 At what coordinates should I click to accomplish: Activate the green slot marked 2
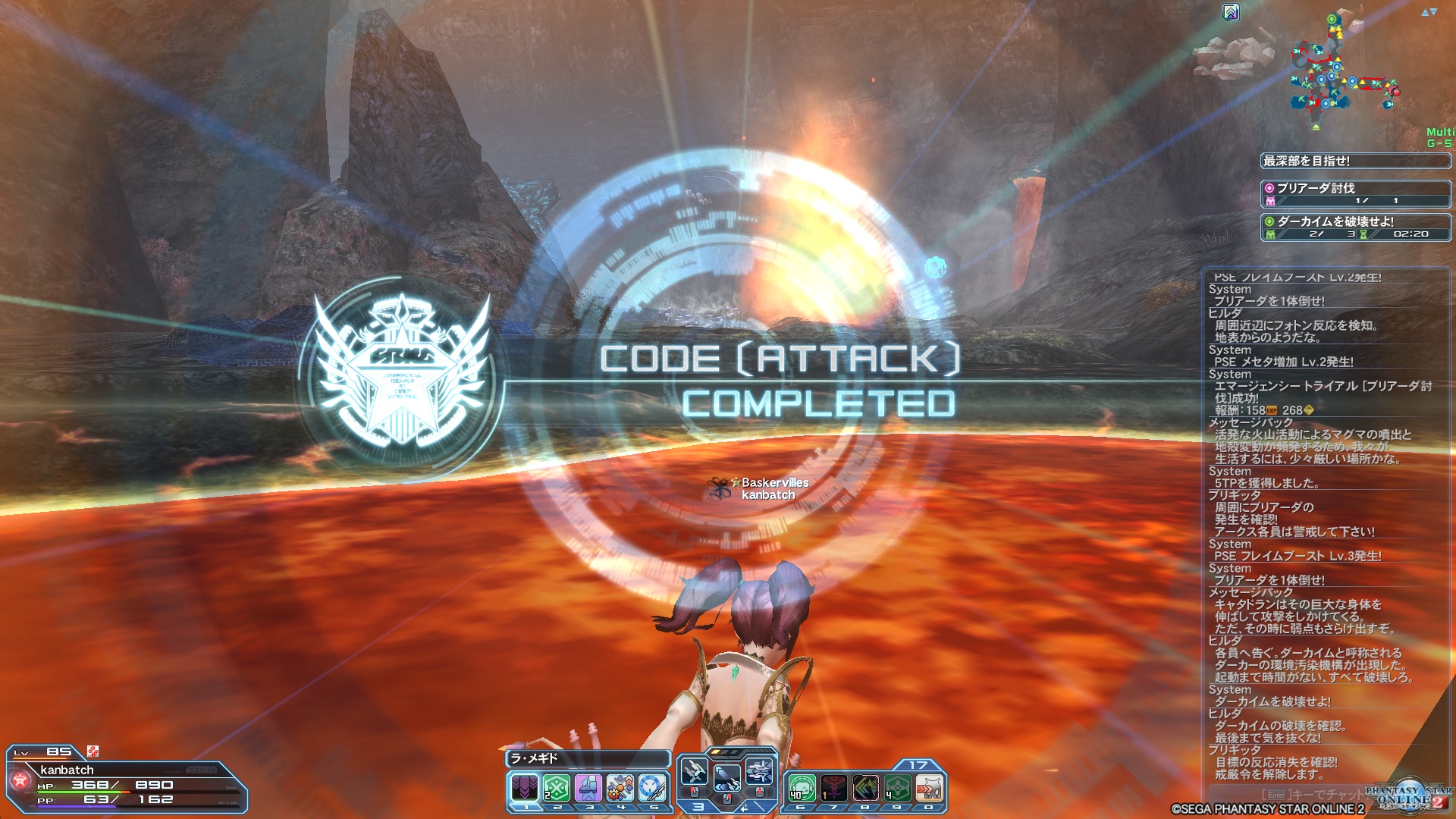tap(556, 788)
